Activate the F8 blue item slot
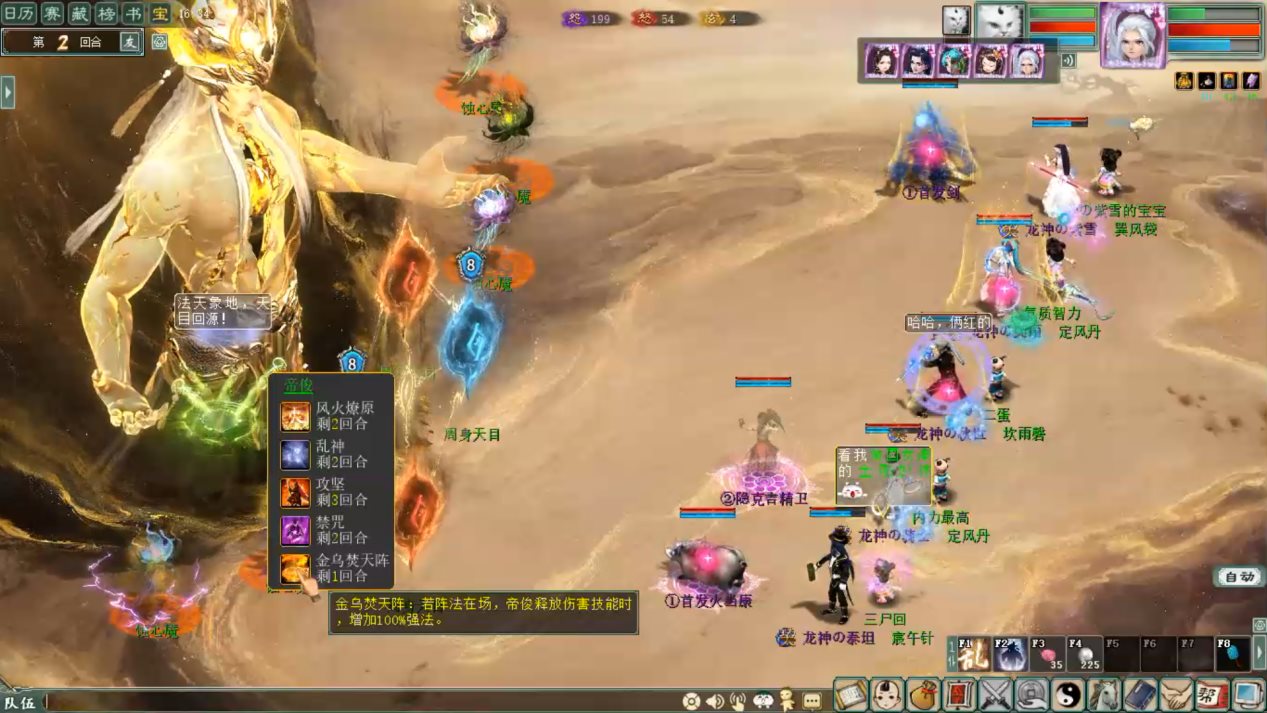This screenshot has height=713, width=1267. tap(1232, 654)
